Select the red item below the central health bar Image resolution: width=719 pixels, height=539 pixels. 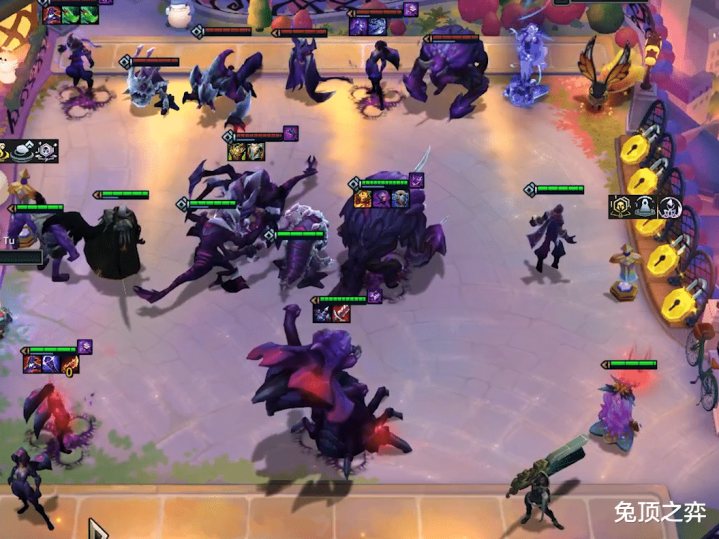[x=339, y=314]
